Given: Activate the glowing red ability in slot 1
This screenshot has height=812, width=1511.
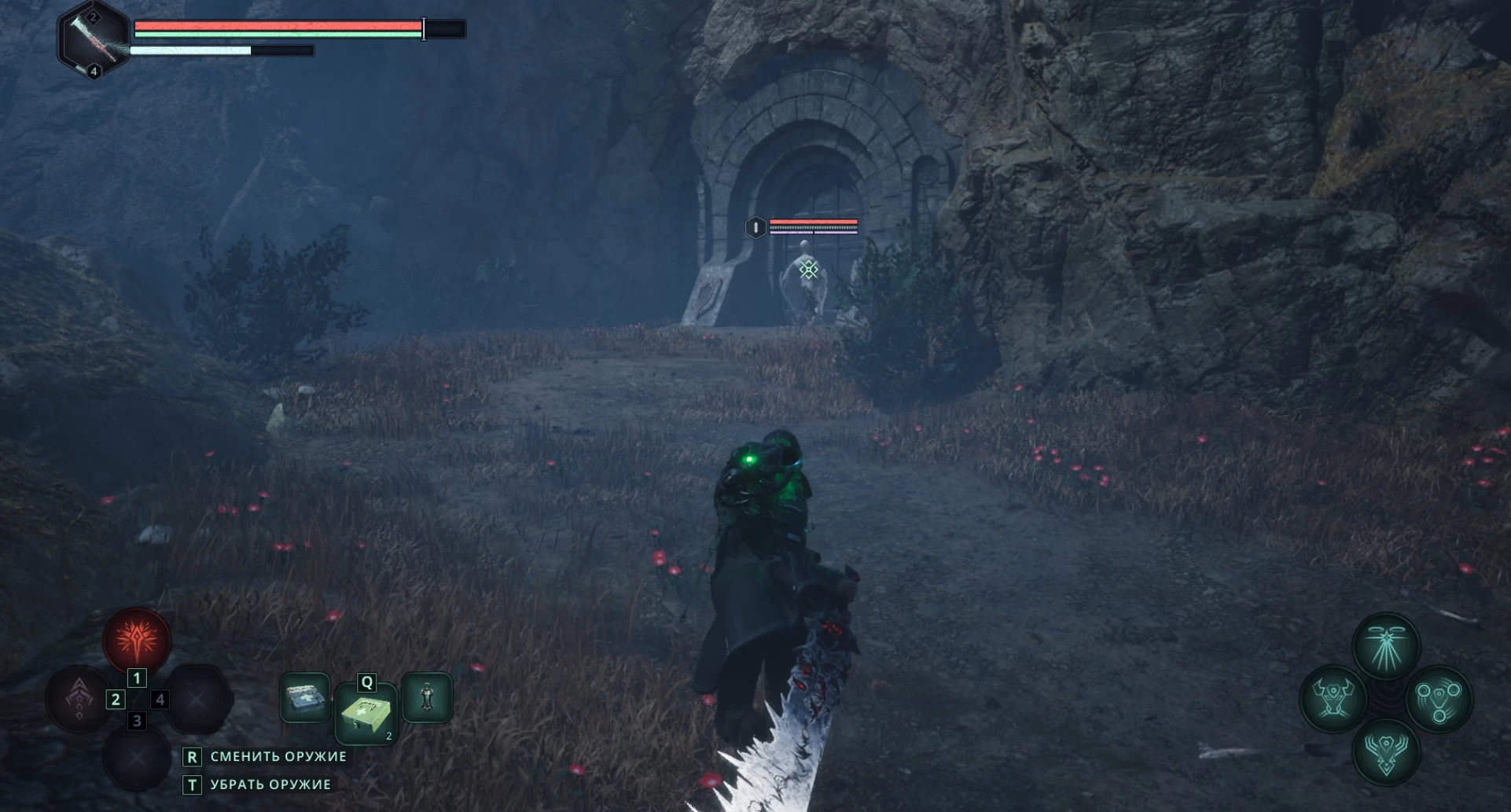Looking at the screenshot, I should tap(137, 639).
